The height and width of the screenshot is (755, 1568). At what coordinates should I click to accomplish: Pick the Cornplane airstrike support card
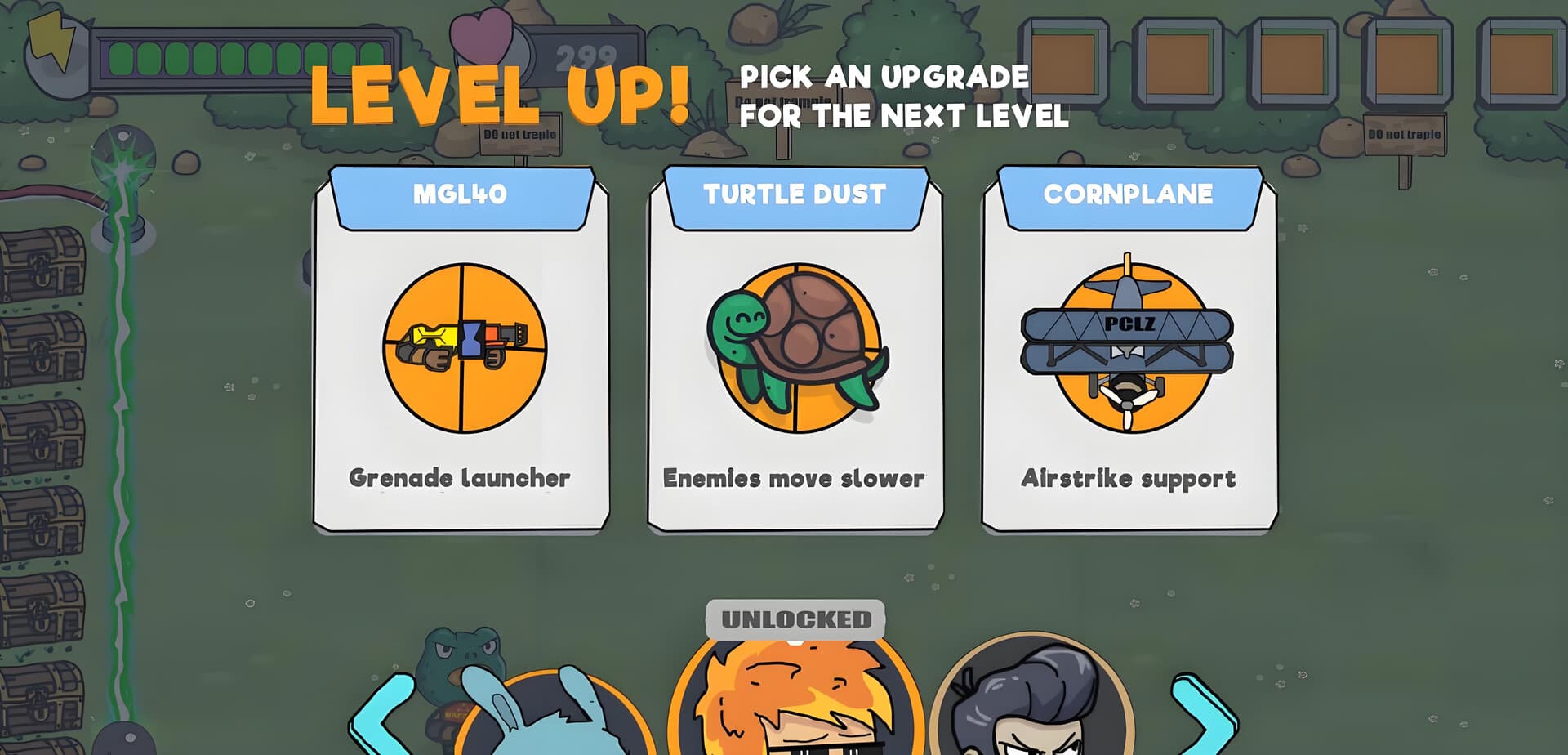pyautogui.click(x=1129, y=351)
